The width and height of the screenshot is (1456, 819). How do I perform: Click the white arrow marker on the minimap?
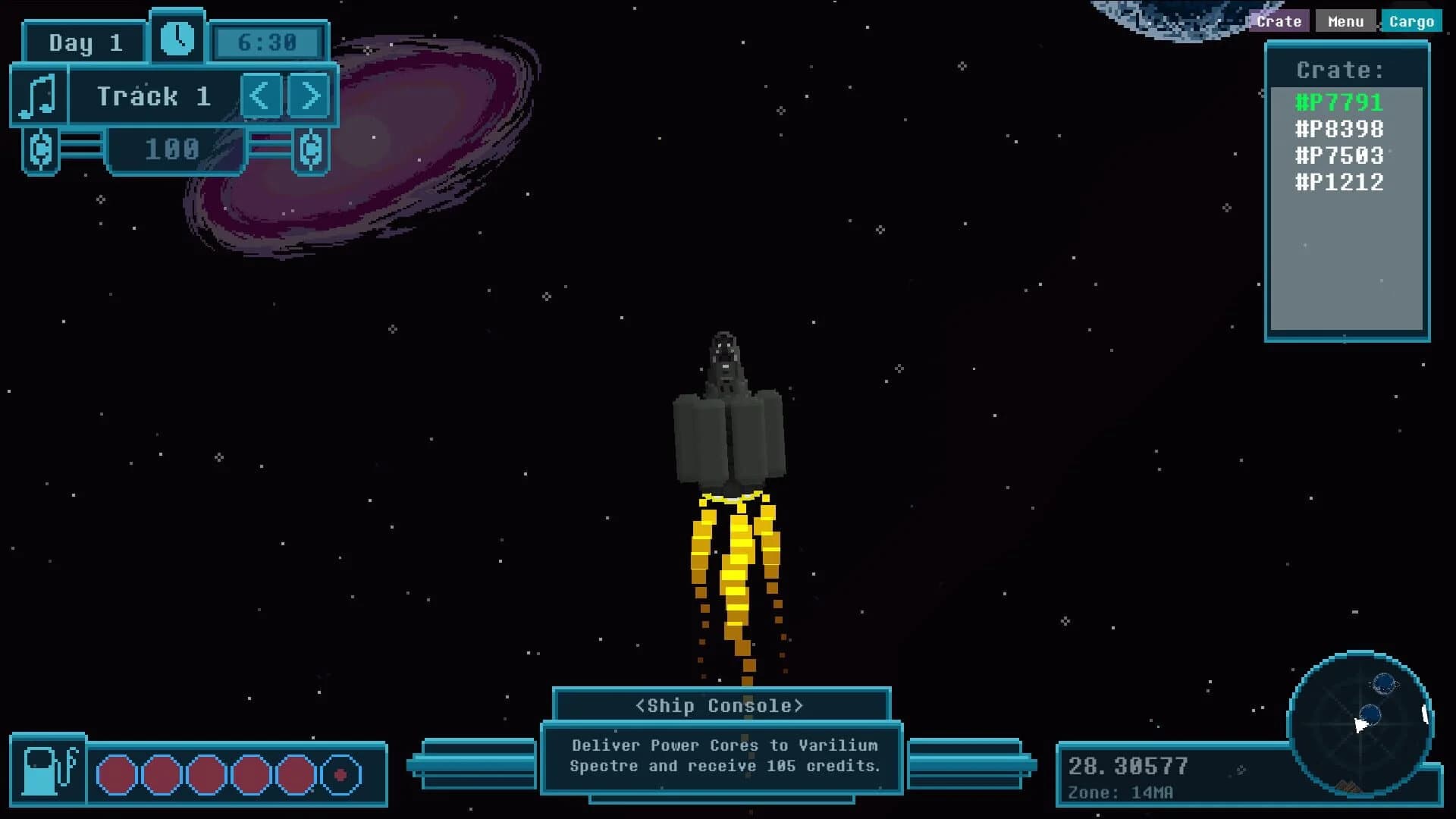(x=1361, y=726)
